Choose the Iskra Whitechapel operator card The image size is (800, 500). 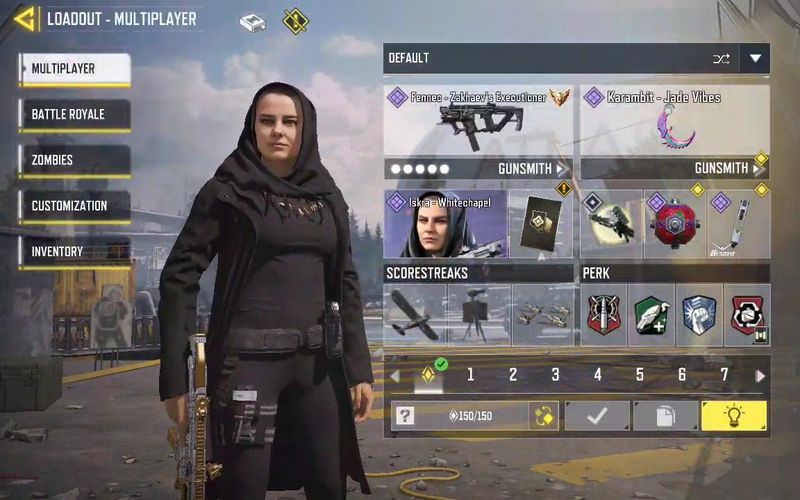tap(443, 223)
